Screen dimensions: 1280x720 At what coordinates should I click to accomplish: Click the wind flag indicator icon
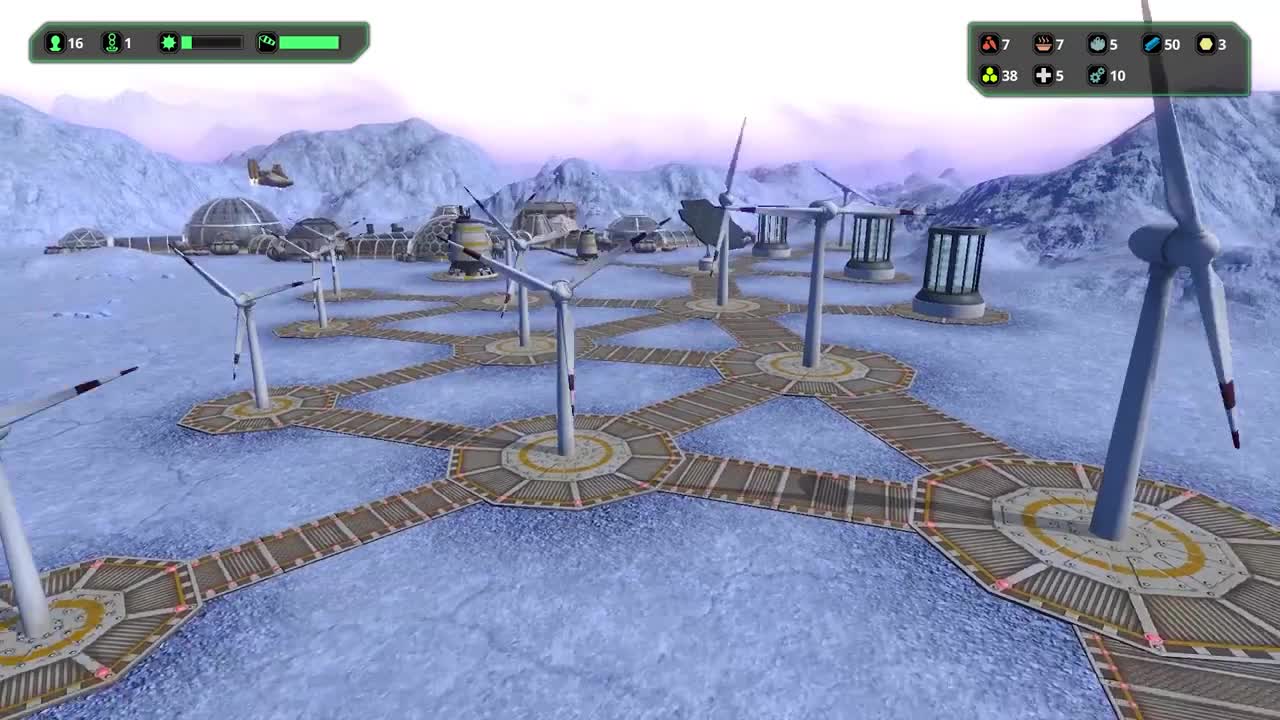pyautogui.click(x=266, y=42)
